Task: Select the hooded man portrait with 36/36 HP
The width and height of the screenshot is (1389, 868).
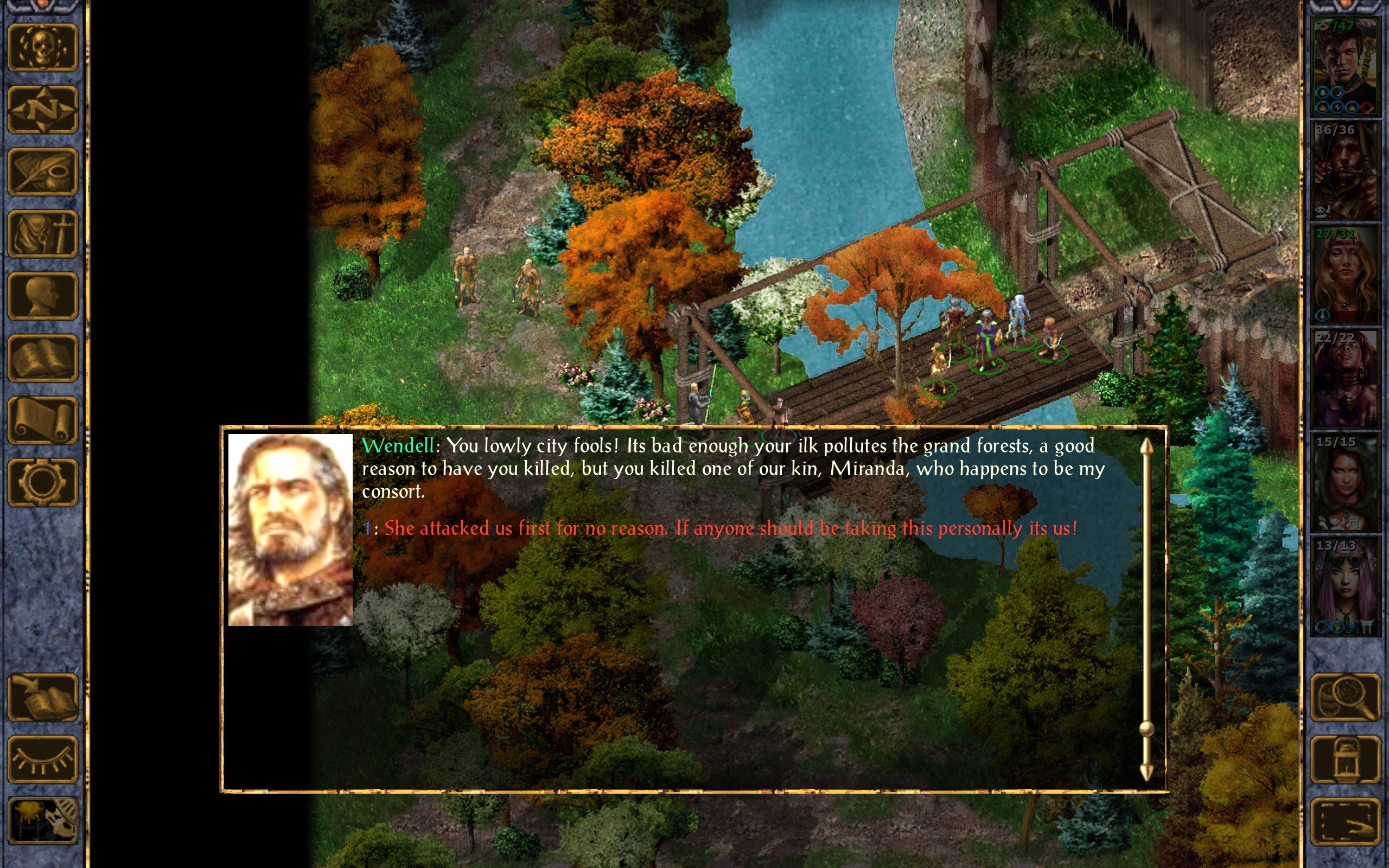Action: coord(1345,170)
